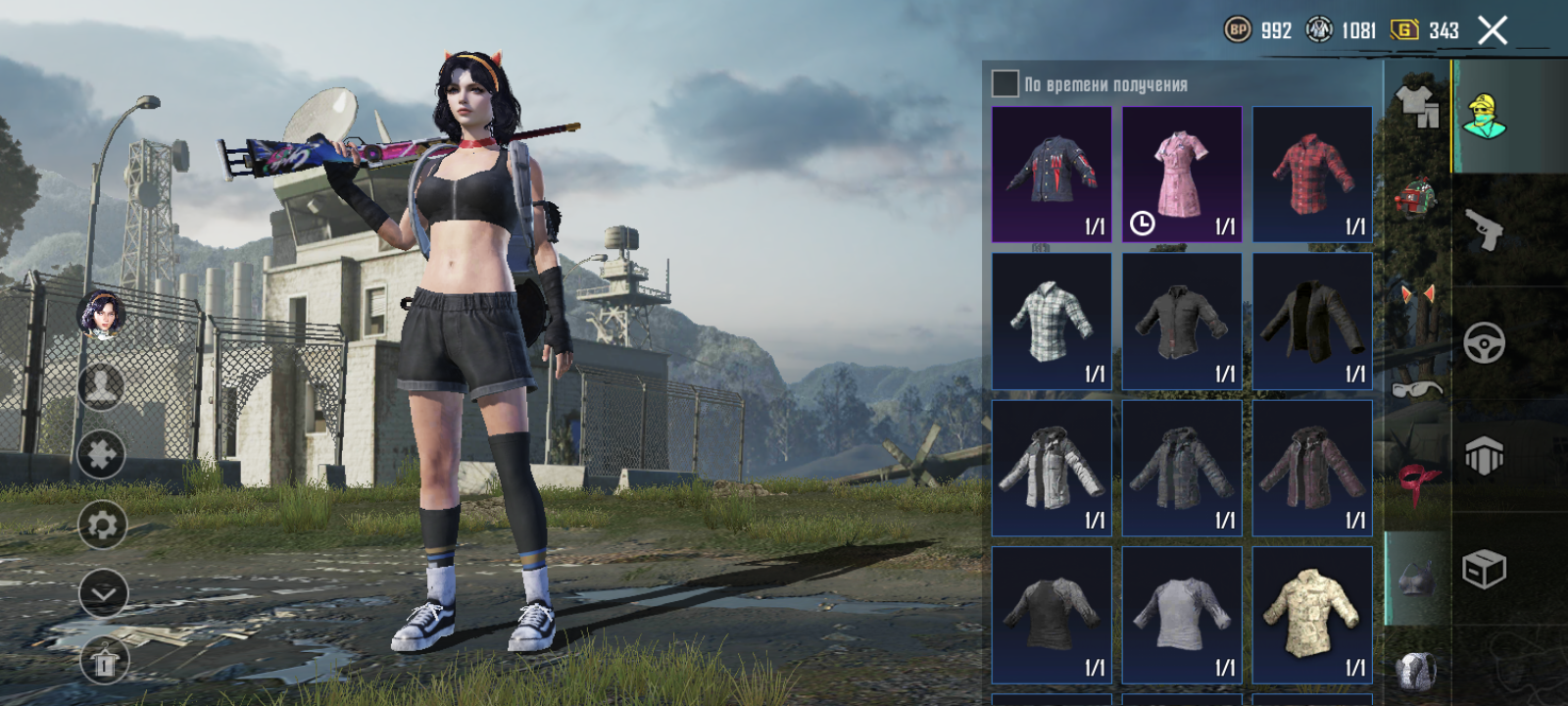Switch to the weapon skins tab
1568x706 pixels.
pos(1485,229)
